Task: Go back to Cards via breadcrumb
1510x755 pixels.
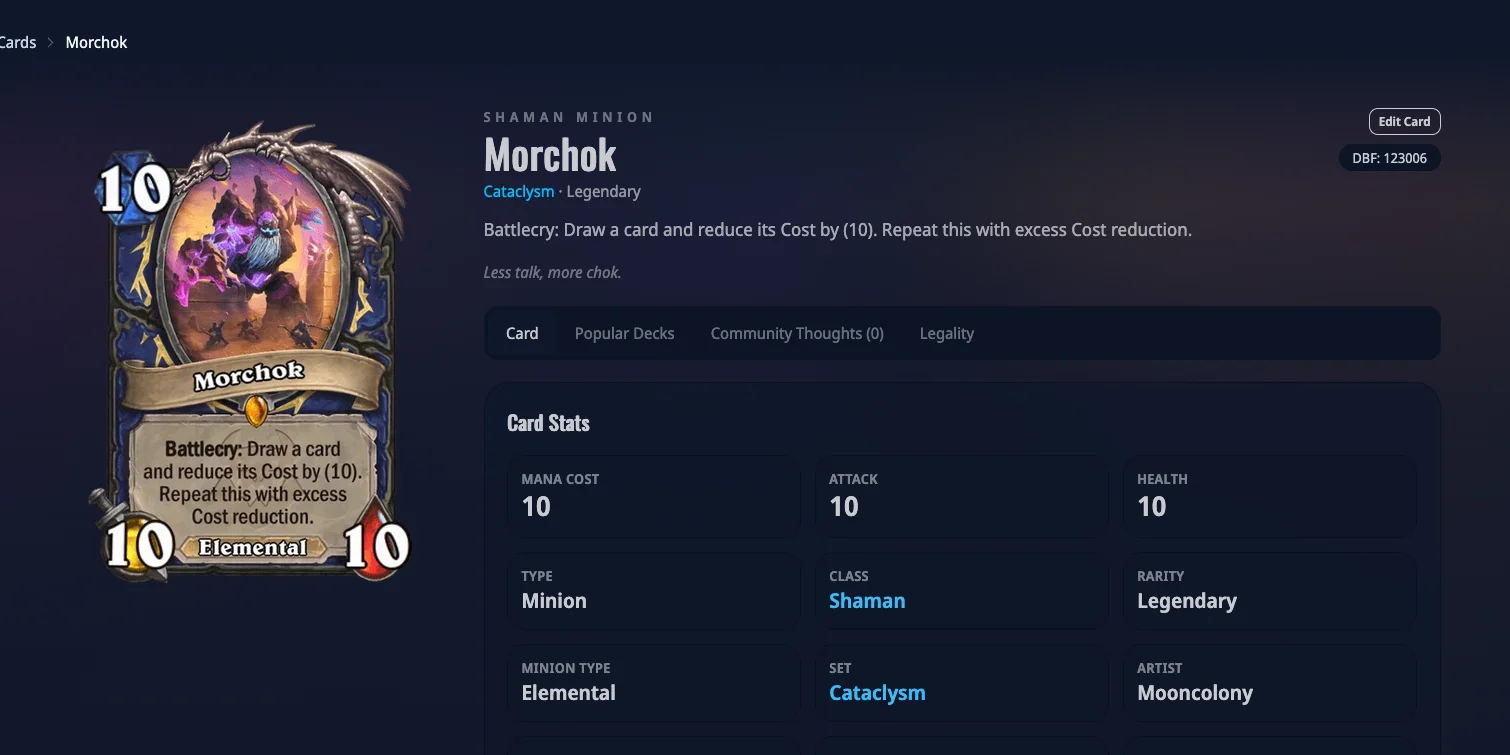Action: click(18, 43)
